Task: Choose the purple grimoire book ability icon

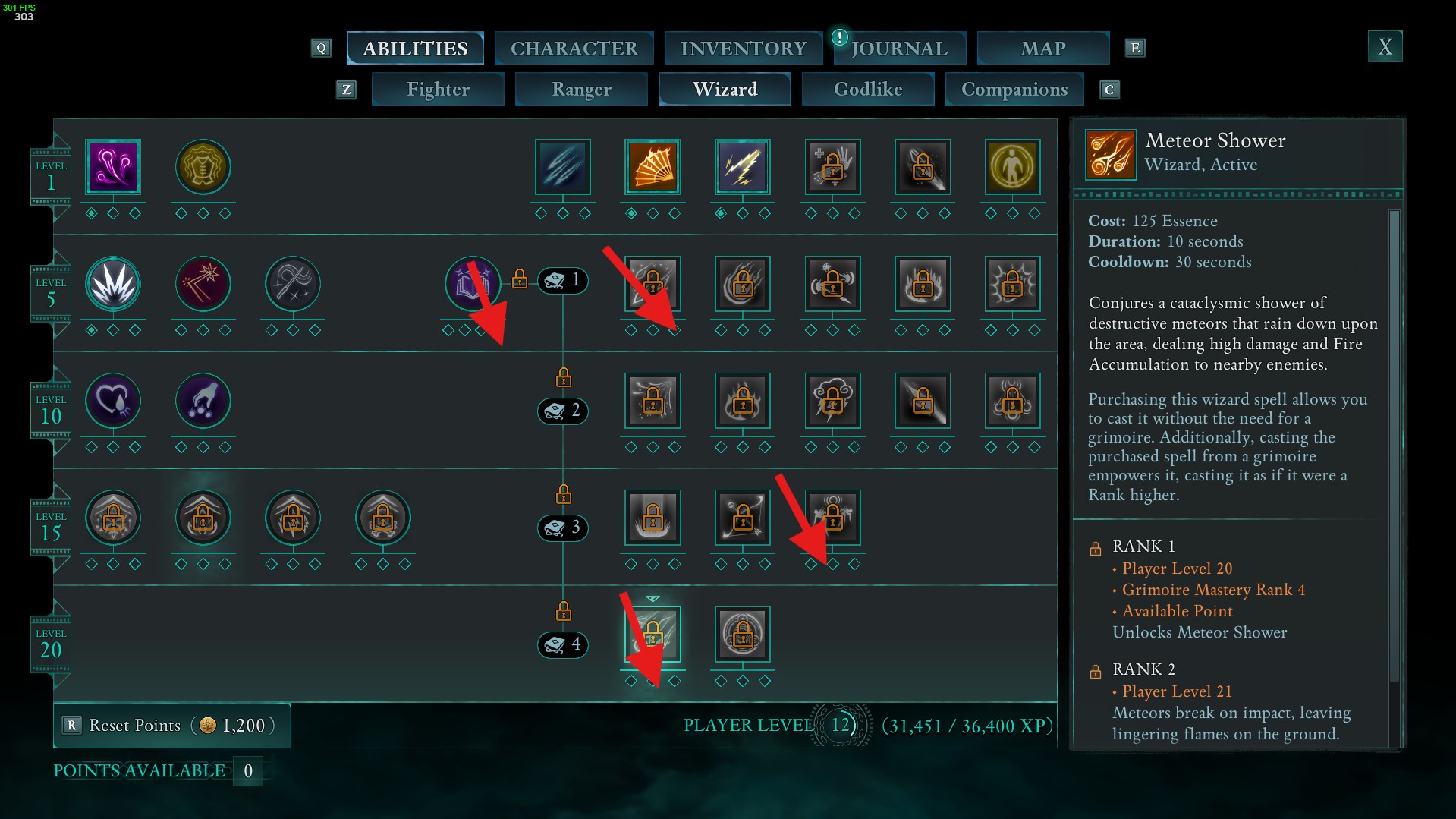Action: [472, 284]
